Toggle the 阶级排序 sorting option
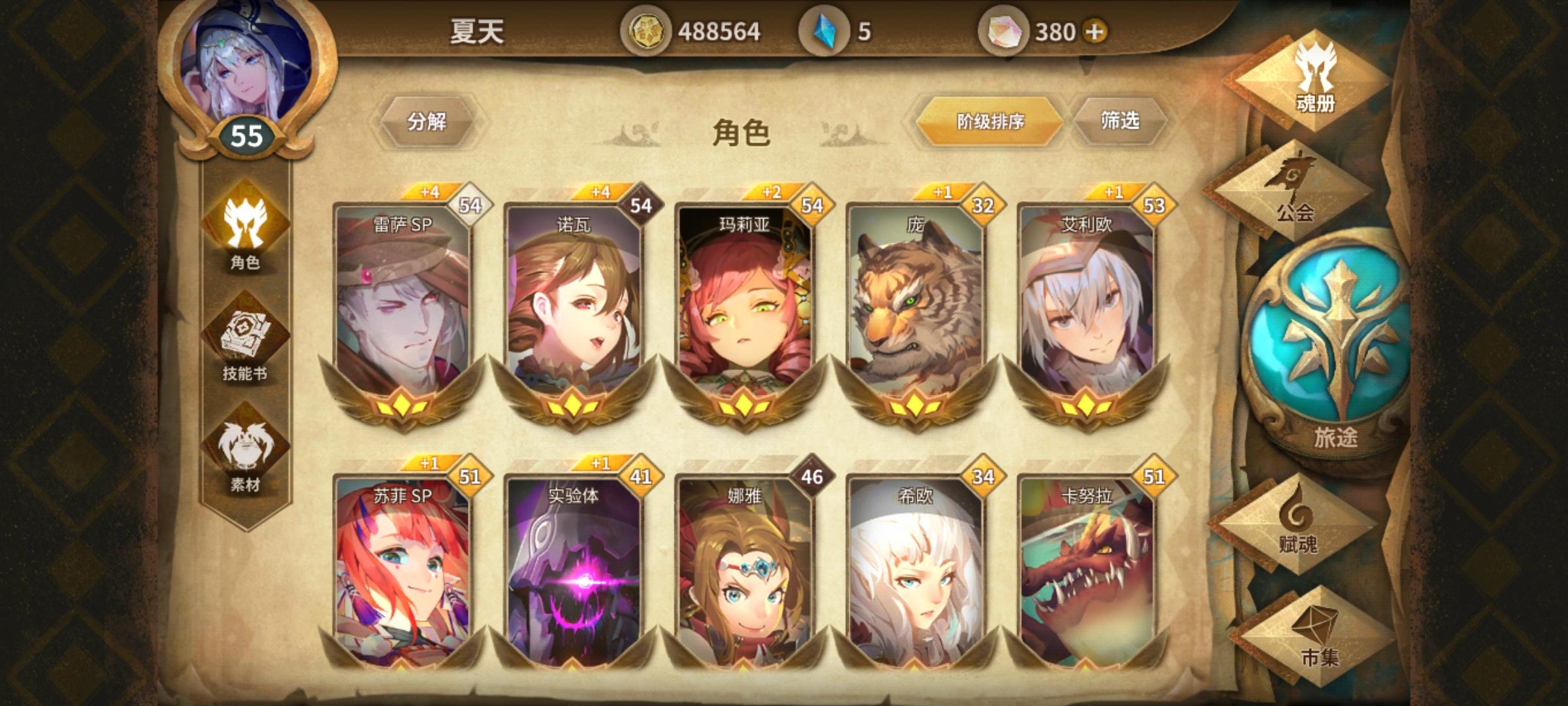This screenshot has height=706, width=1568. (x=991, y=121)
